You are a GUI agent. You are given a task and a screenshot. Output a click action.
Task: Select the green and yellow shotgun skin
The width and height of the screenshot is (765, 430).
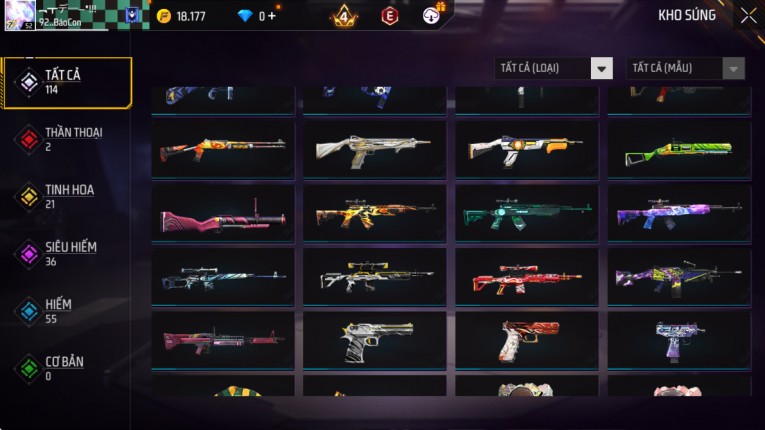pyautogui.click(x=679, y=150)
